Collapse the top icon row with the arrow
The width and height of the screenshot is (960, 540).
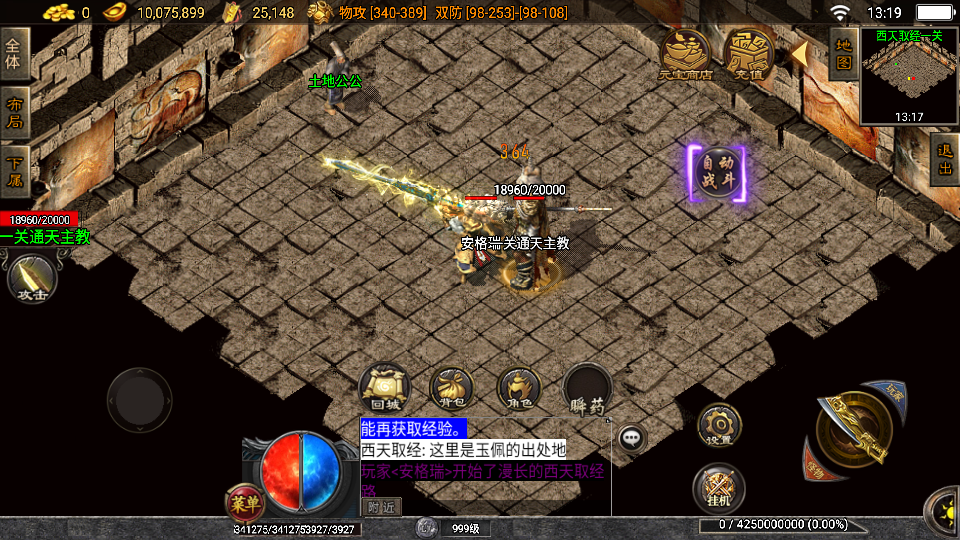pyautogui.click(x=800, y=53)
